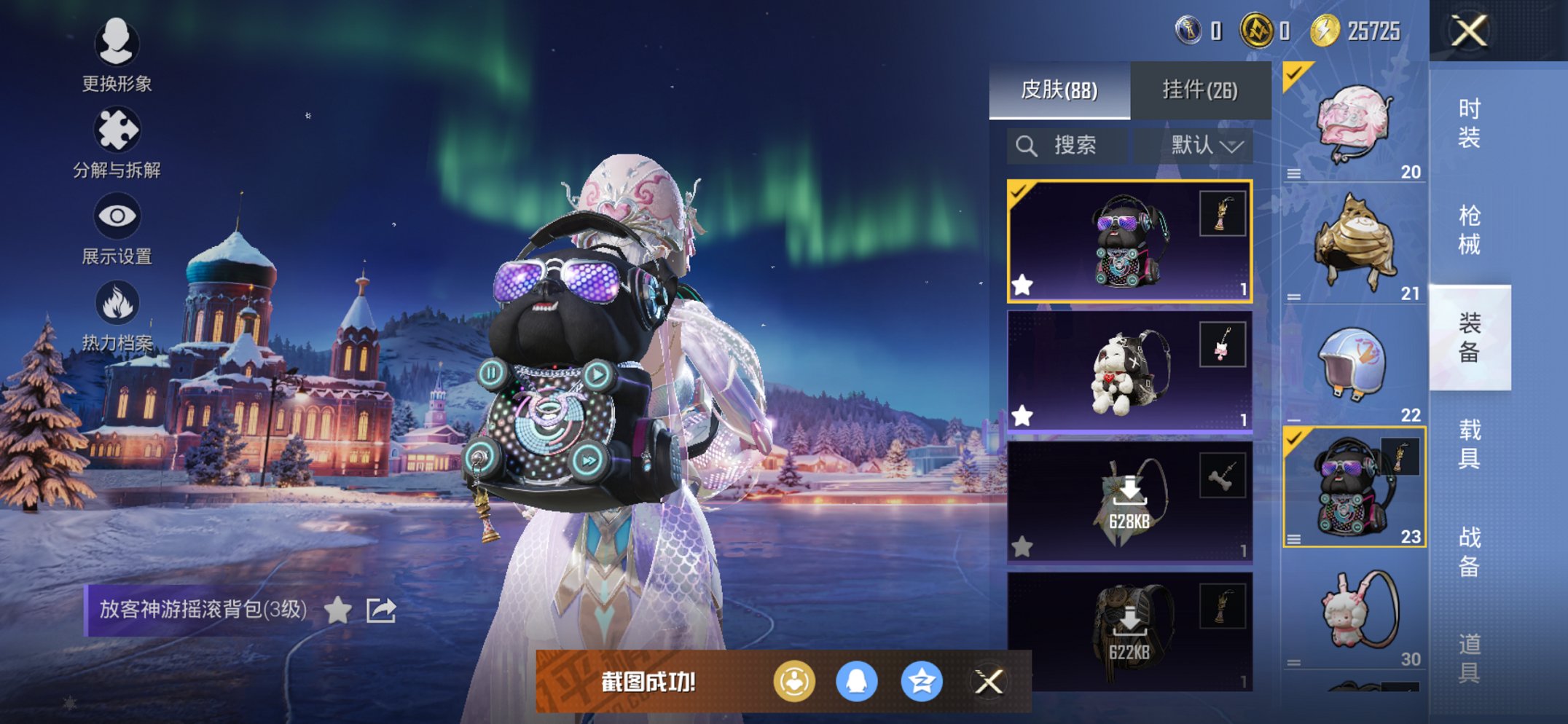Open 热力档案 flame icon

click(x=117, y=315)
